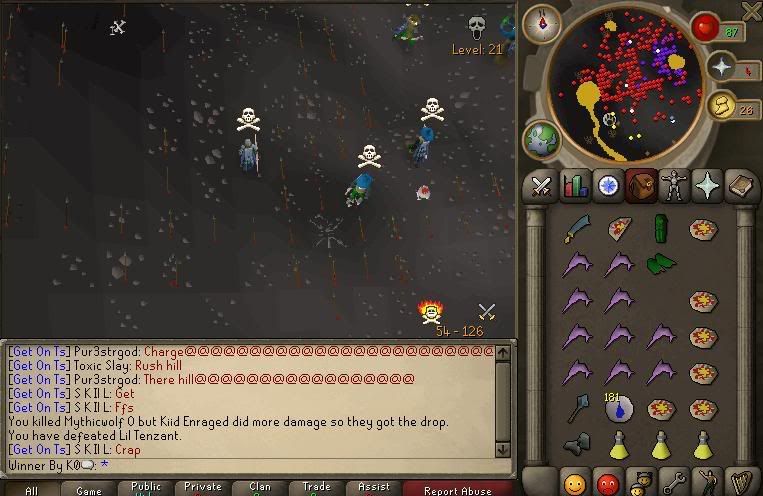Close the panel with the X button

751,11
